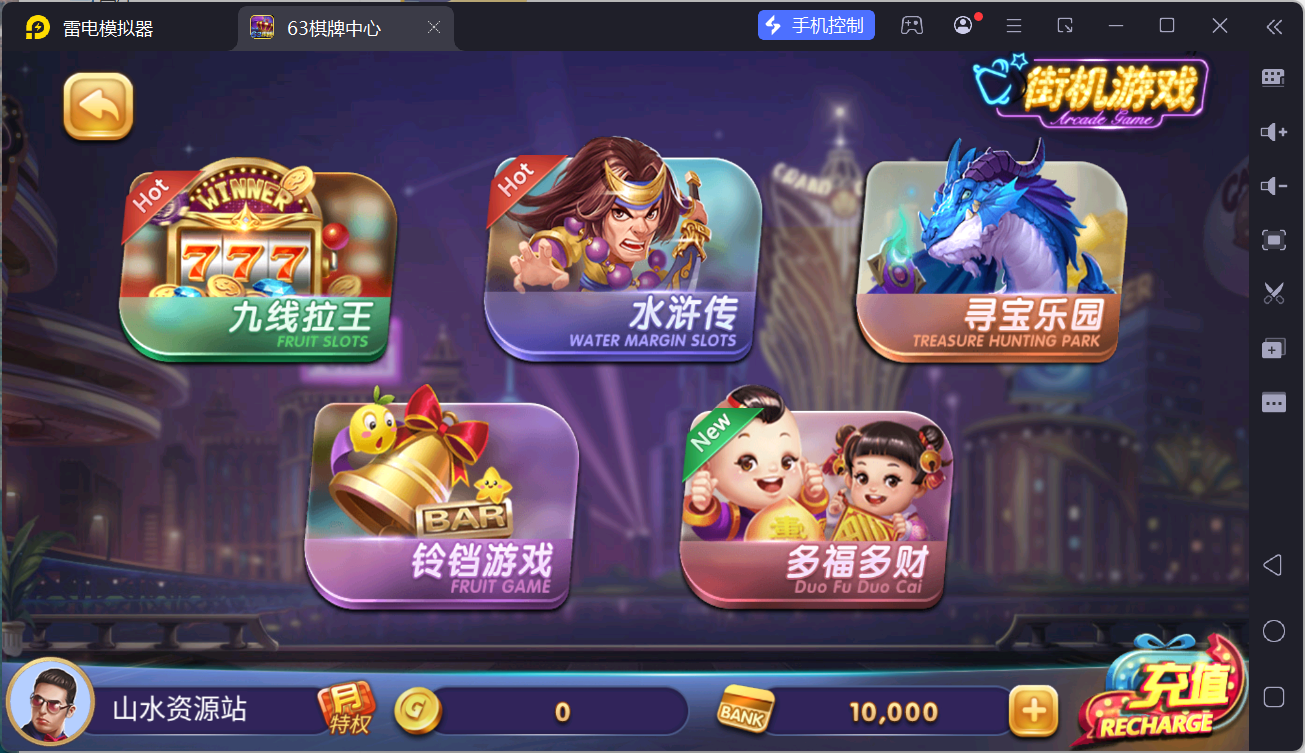
Task: Open the hamburger menu in the title bar
Action: tap(1014, 24)
